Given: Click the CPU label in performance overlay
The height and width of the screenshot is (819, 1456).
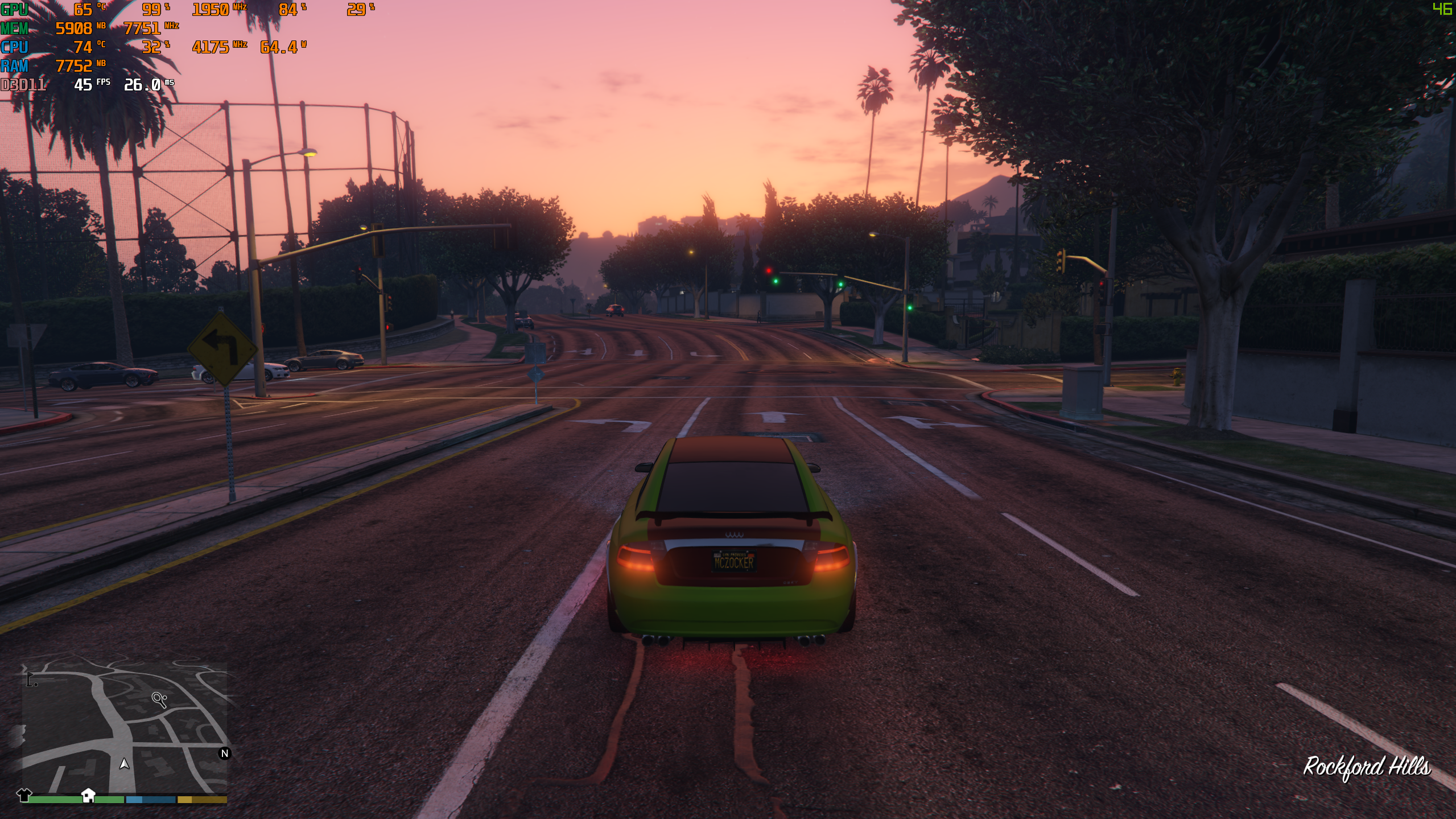Looking at the screenshot, I should [x=14, y=48].
